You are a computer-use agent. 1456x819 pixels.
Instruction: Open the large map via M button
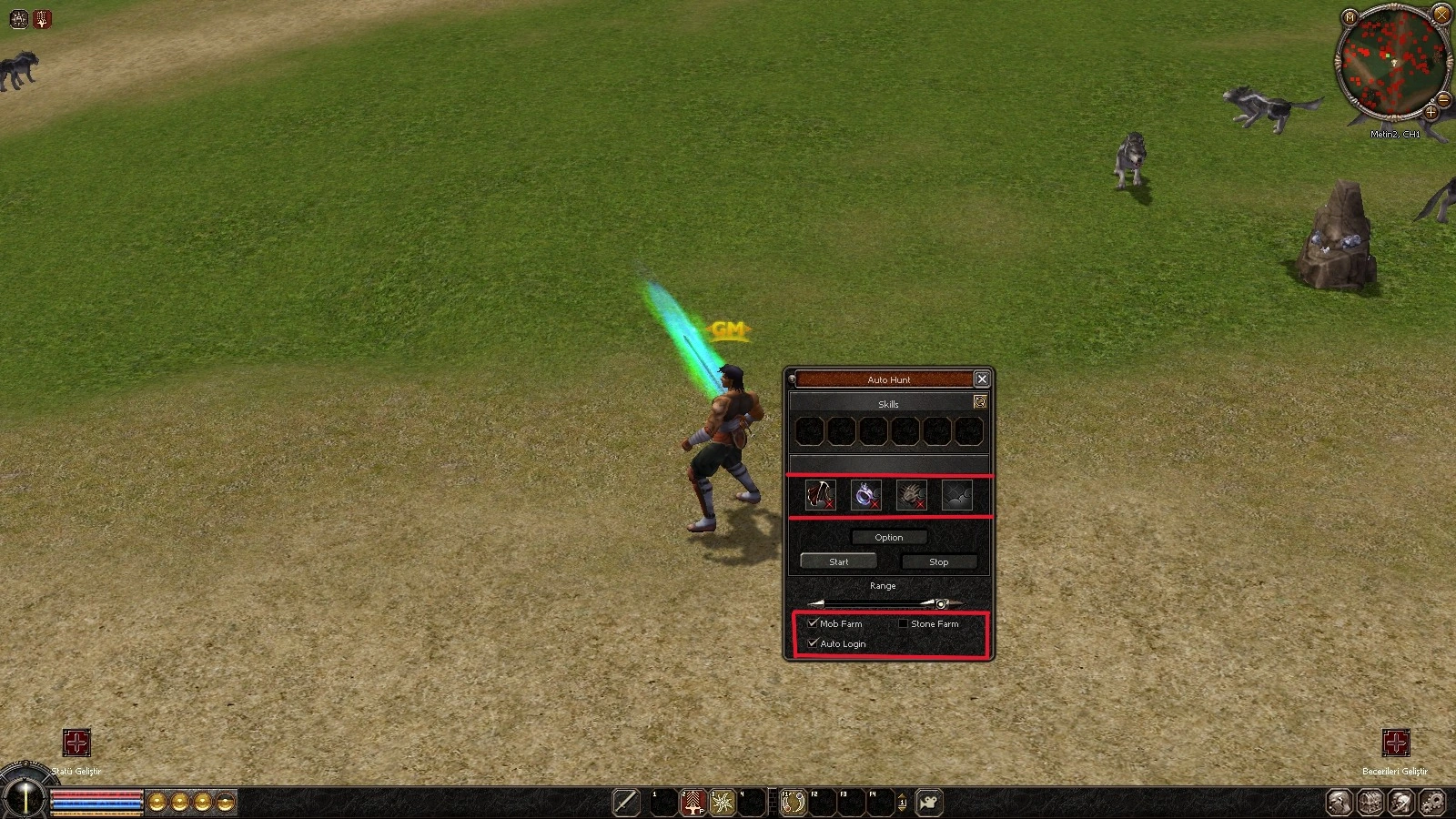click(1350, 16)
